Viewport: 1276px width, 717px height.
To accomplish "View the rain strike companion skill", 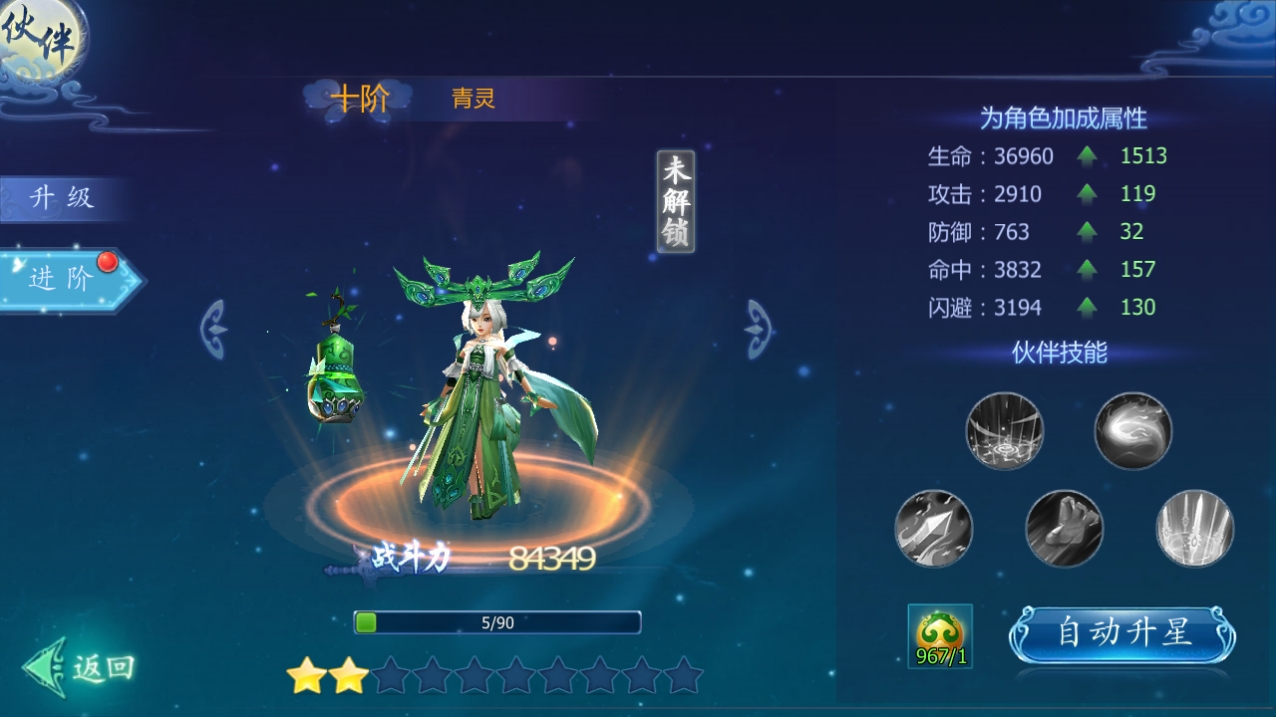I will (1004, 431).
